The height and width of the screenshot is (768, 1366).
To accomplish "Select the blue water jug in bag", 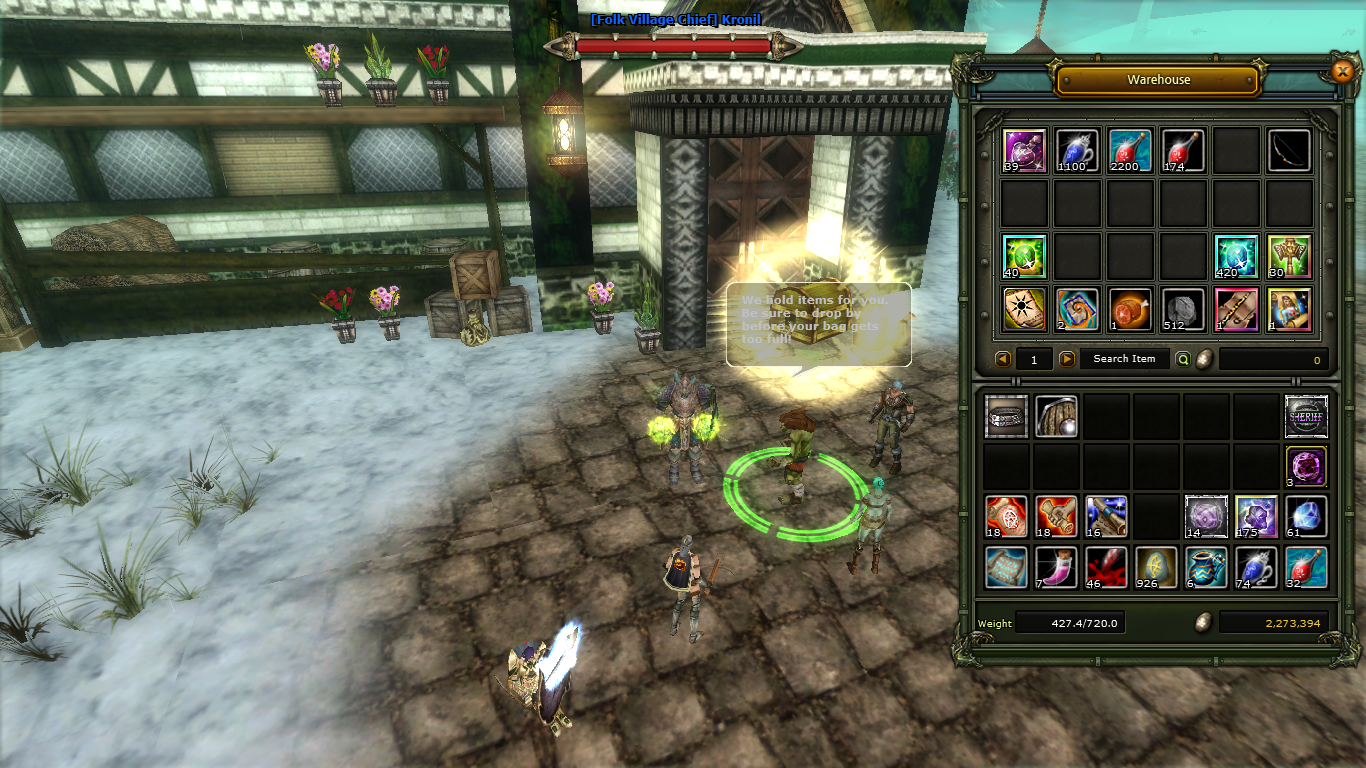I will click(x=1206, y=567).
